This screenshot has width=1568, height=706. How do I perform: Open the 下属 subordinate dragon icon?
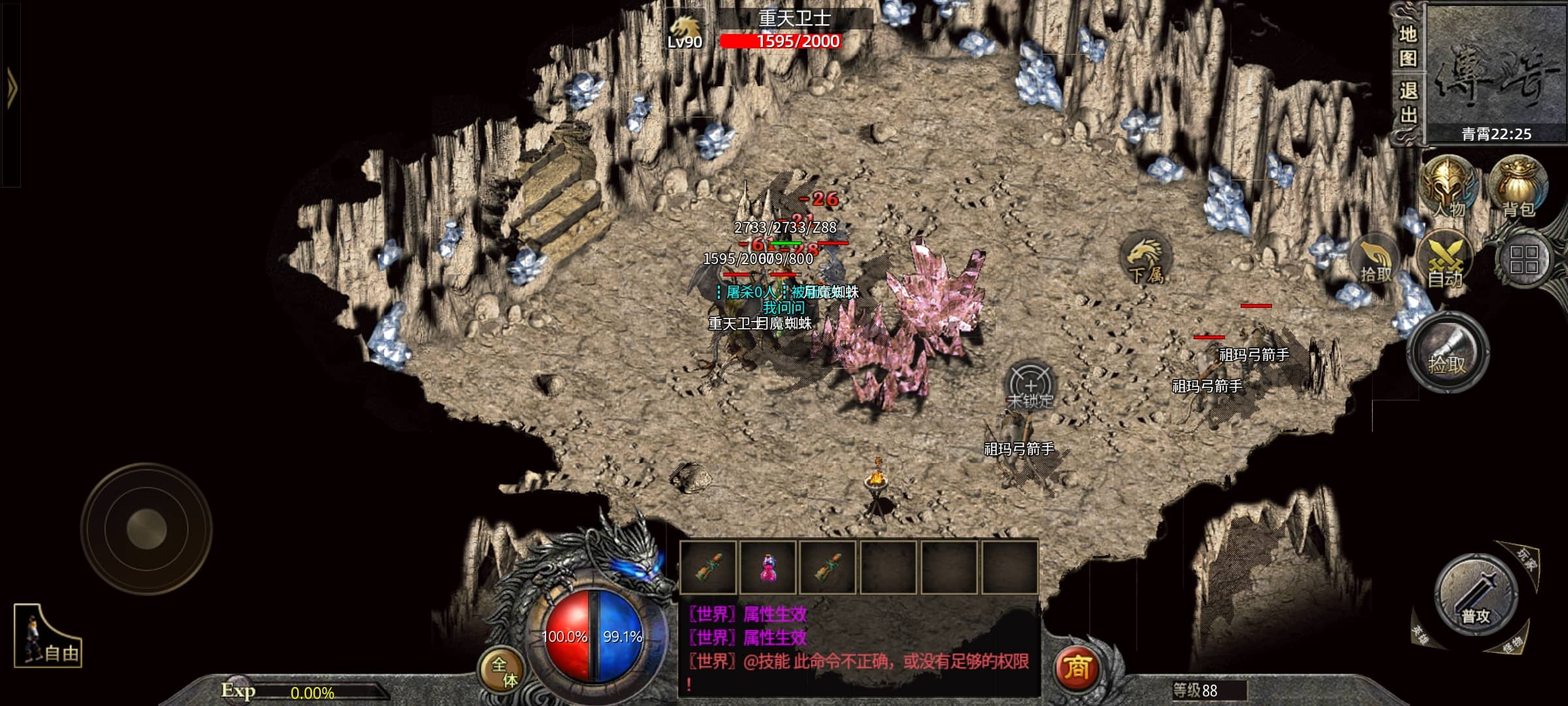(x=1146, y=260)
